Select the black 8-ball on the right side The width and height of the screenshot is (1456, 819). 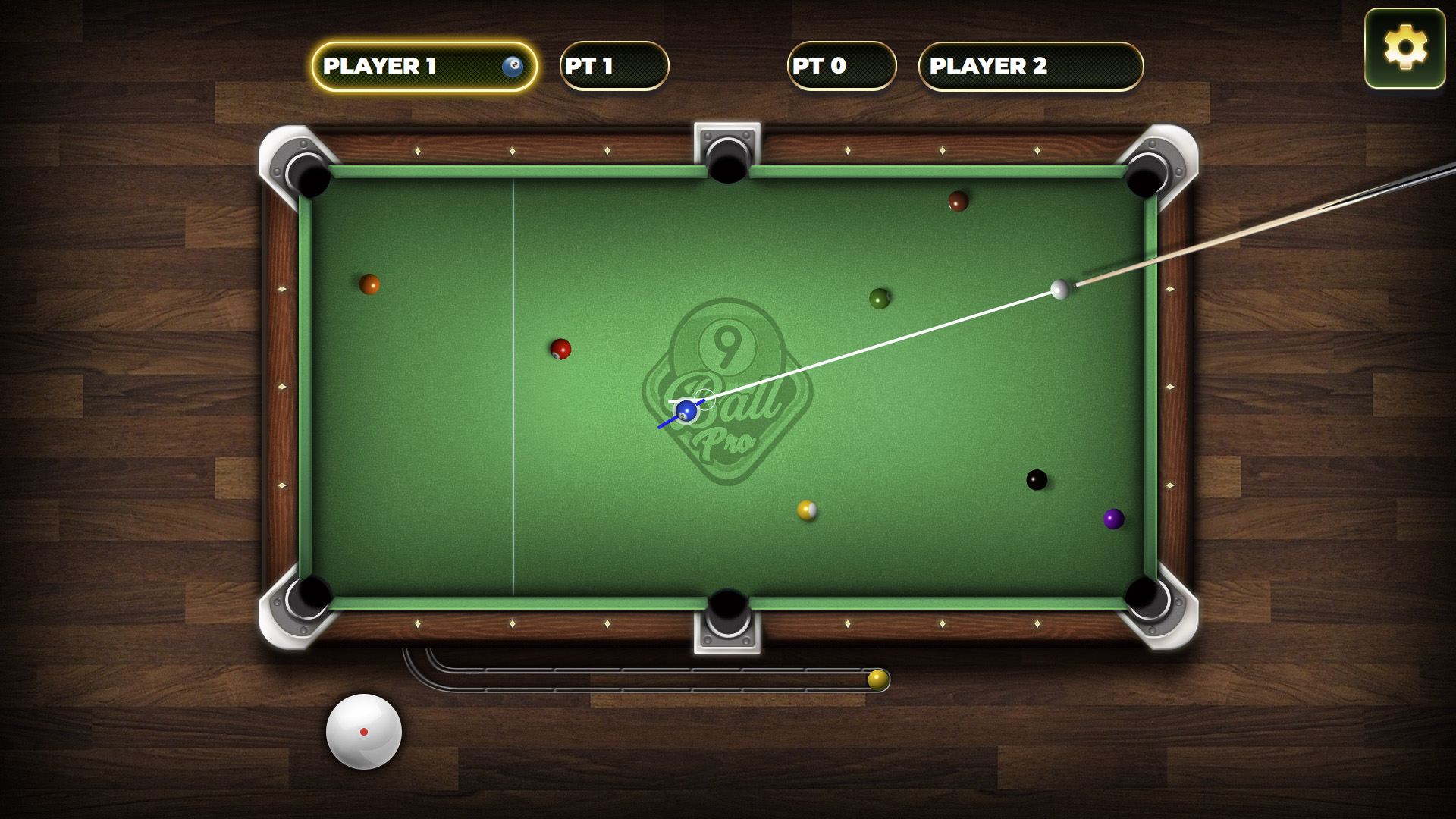tap(1037, 479)
